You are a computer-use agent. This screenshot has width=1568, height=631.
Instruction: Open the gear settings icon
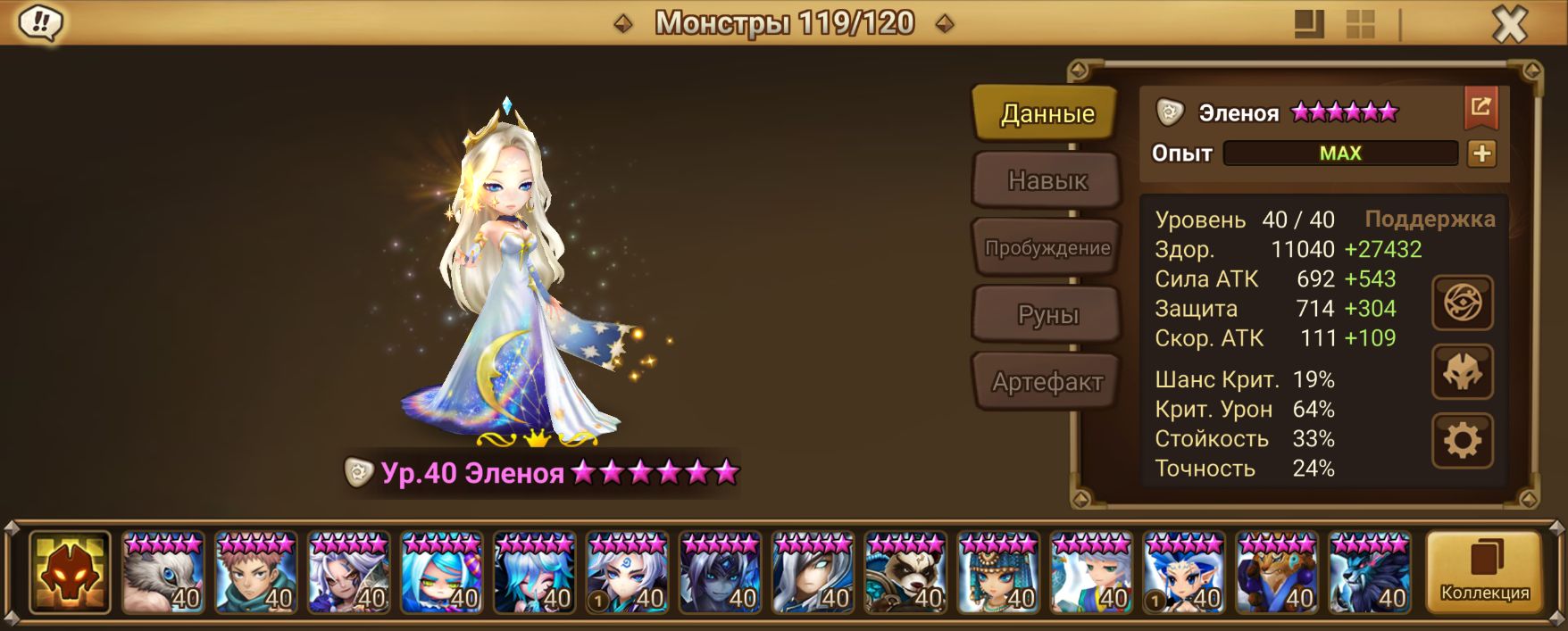pos(1462,440)
